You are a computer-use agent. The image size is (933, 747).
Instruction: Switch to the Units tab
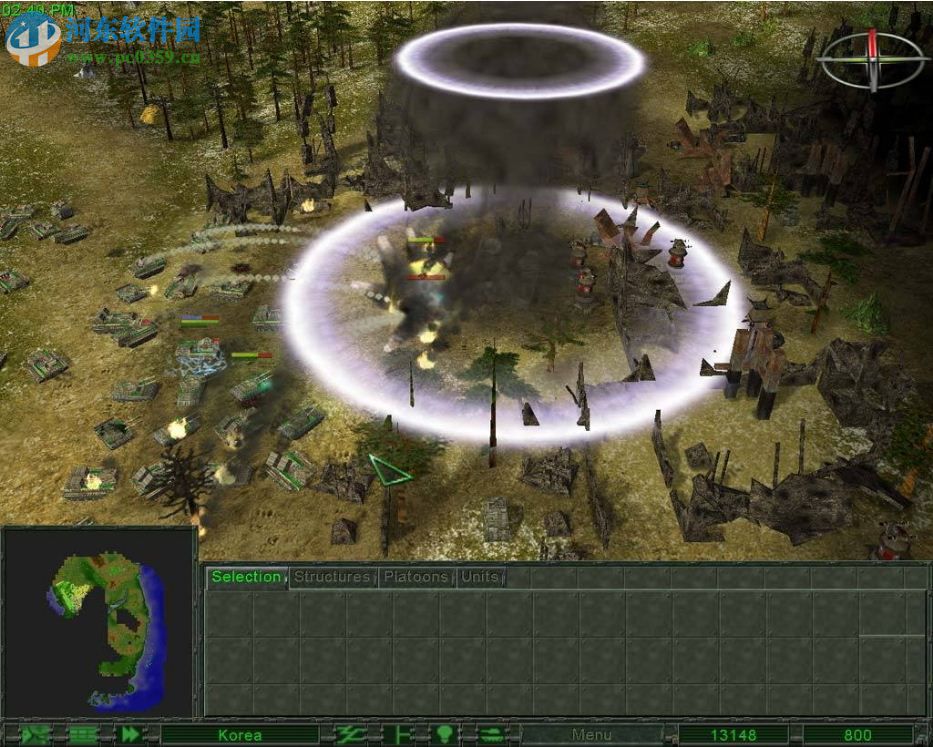click(x=481, y=577)
